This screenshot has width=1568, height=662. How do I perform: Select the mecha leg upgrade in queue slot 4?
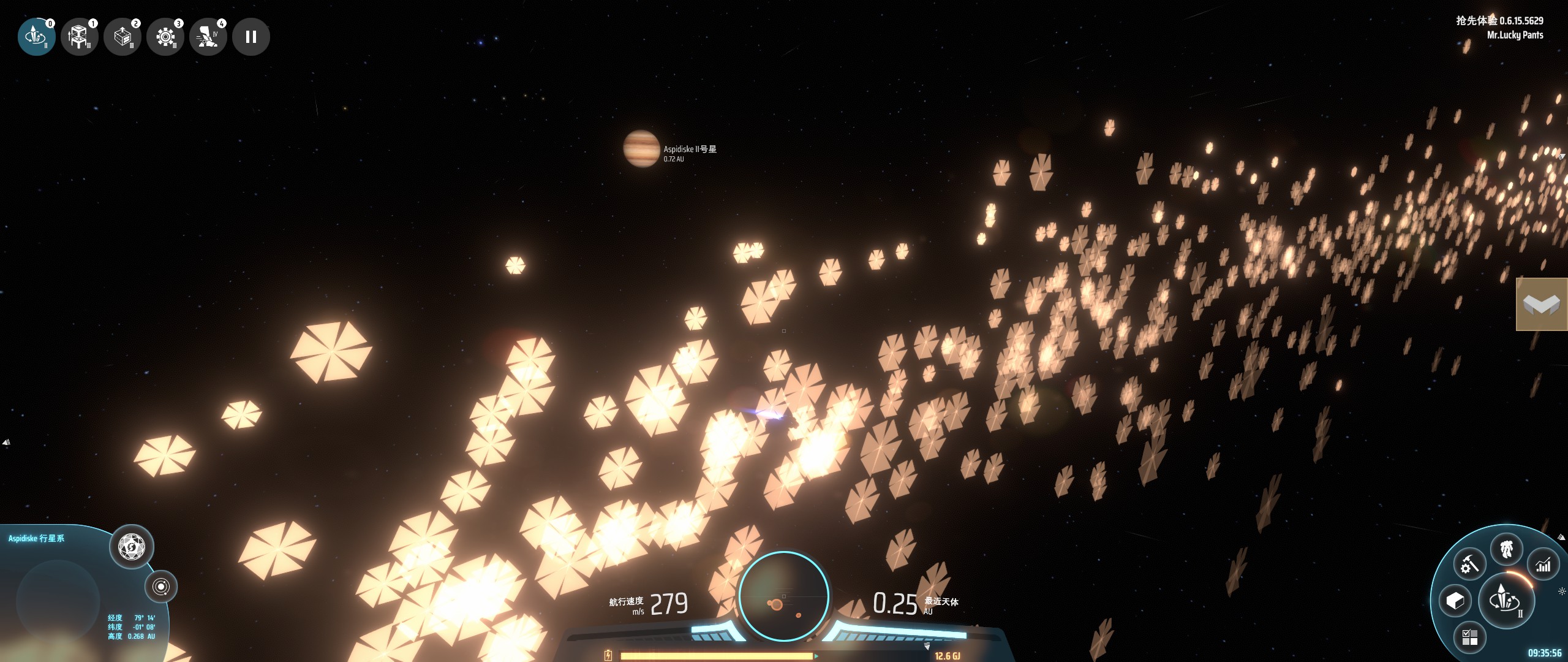(208, 37)
